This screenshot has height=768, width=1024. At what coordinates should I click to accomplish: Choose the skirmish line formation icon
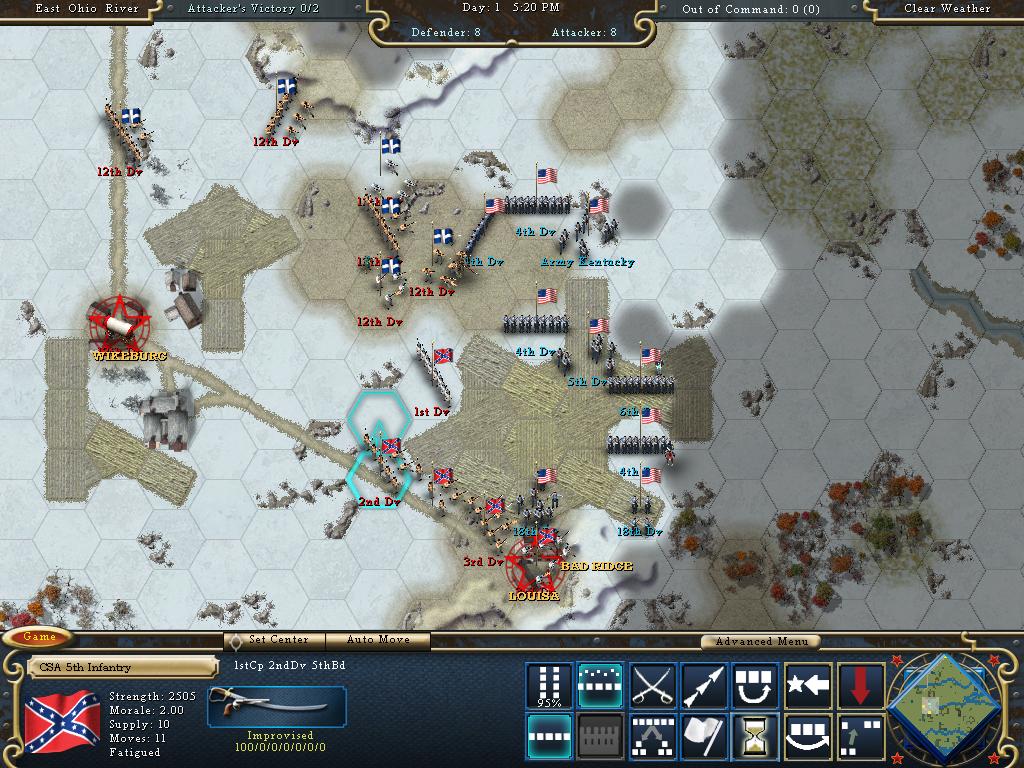click(x=601, y=685)
